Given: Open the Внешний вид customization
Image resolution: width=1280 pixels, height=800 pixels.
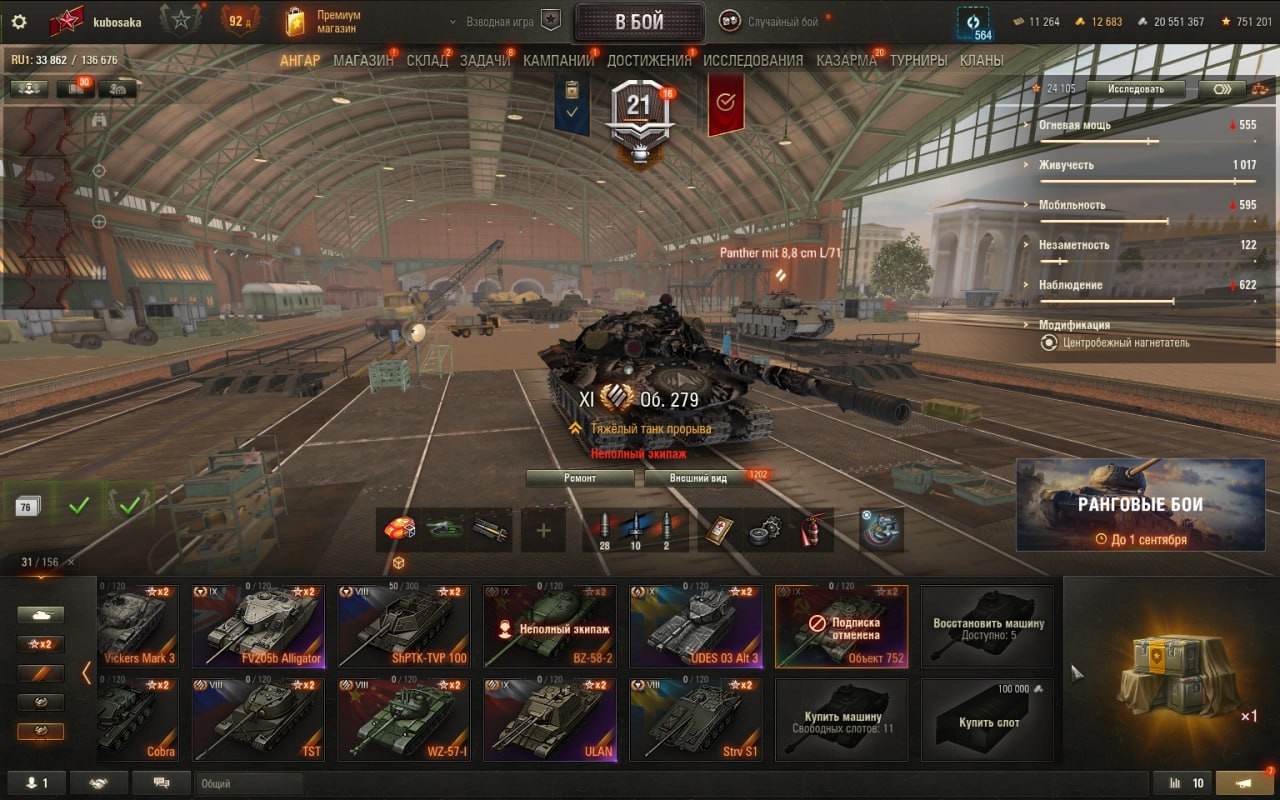Looking at the screenshot, I should [x=698, y=478].
